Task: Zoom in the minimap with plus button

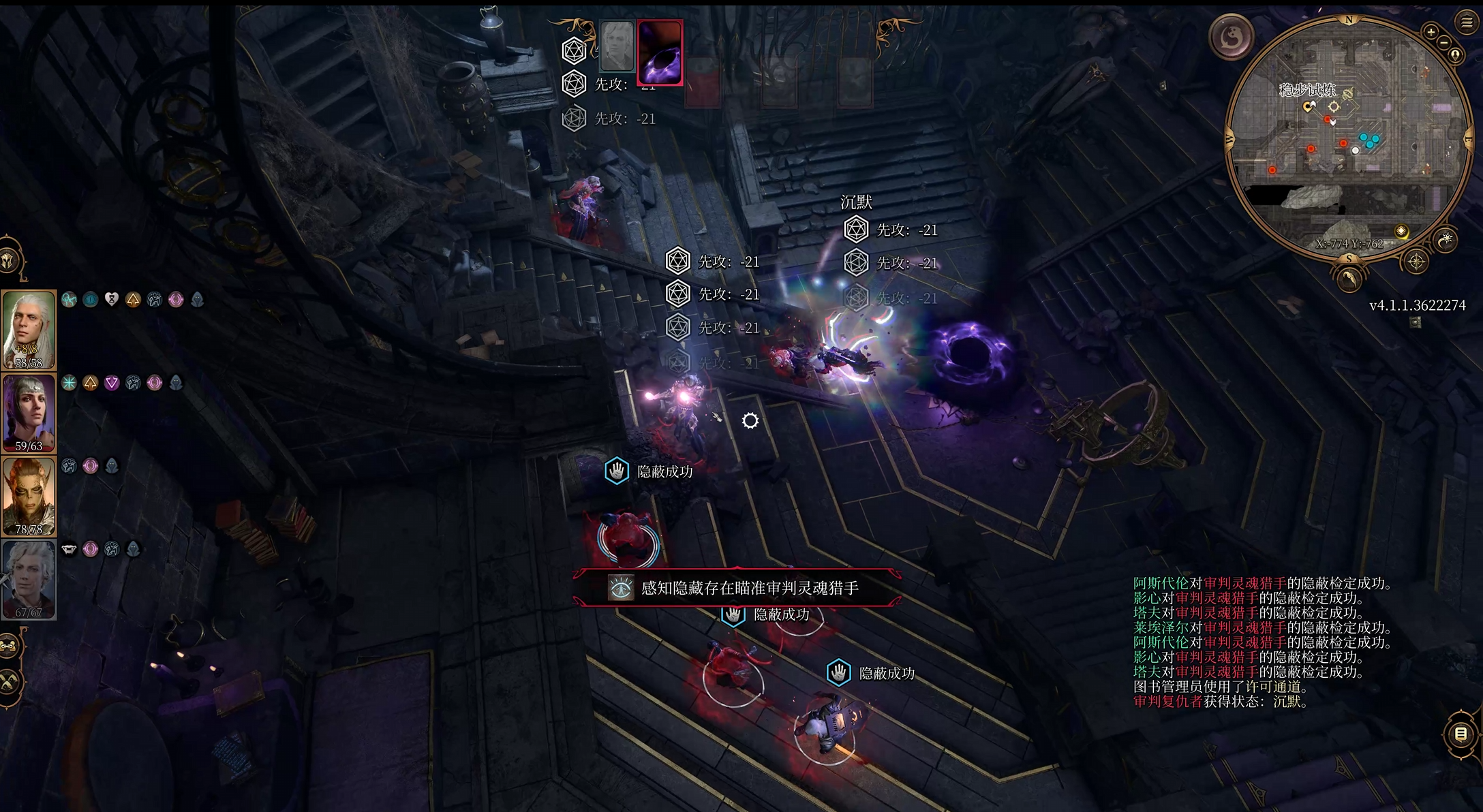Action: [x=1431, y=31]
